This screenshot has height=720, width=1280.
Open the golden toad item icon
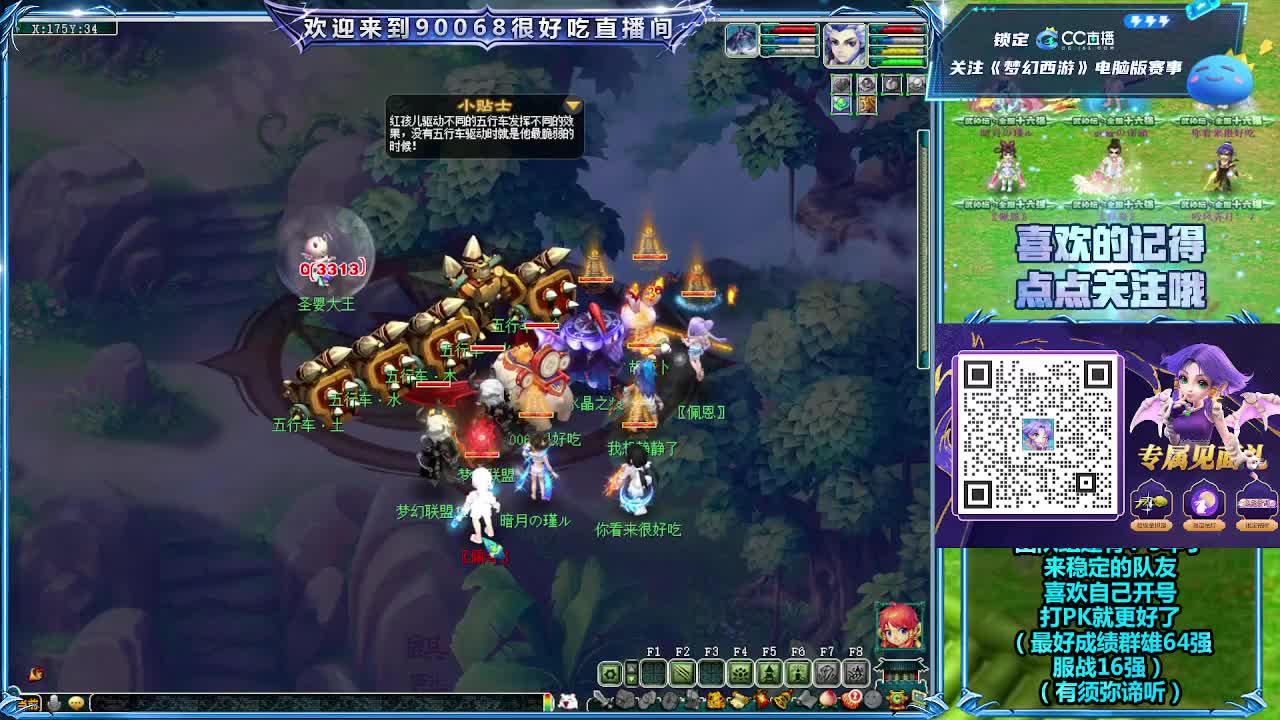(716, 699)
